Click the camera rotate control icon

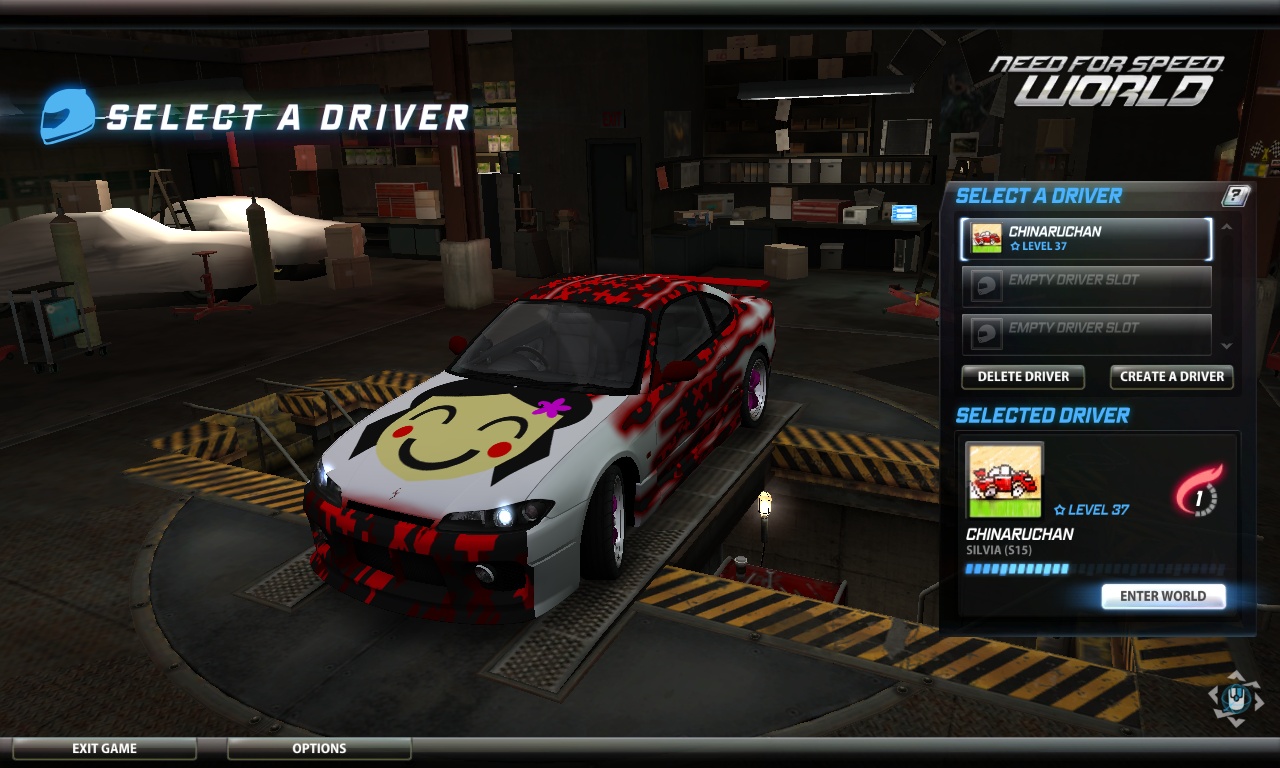coord(1235,697)
